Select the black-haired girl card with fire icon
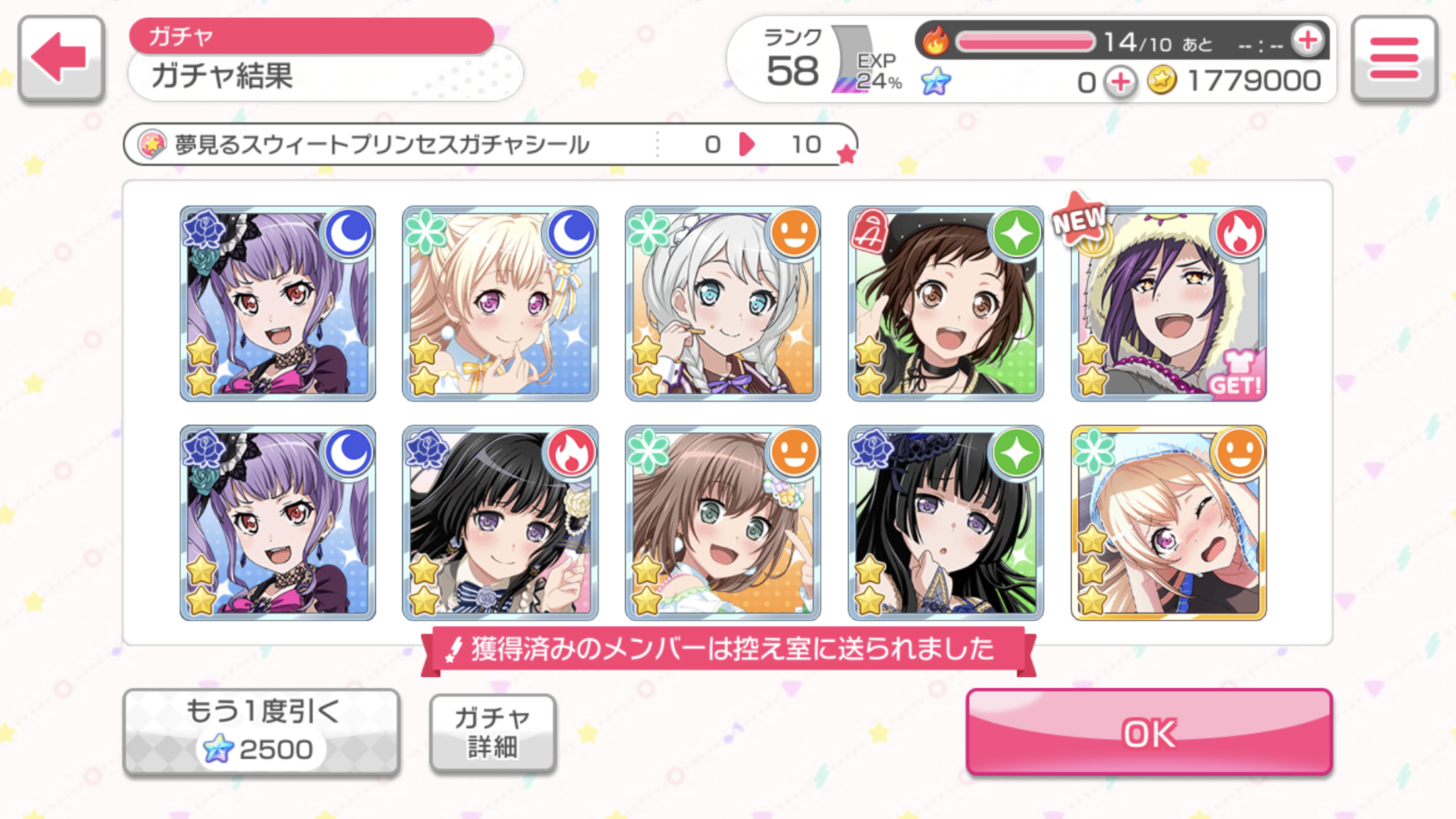Screen dimensions: 1456x819 coord(500,522)
